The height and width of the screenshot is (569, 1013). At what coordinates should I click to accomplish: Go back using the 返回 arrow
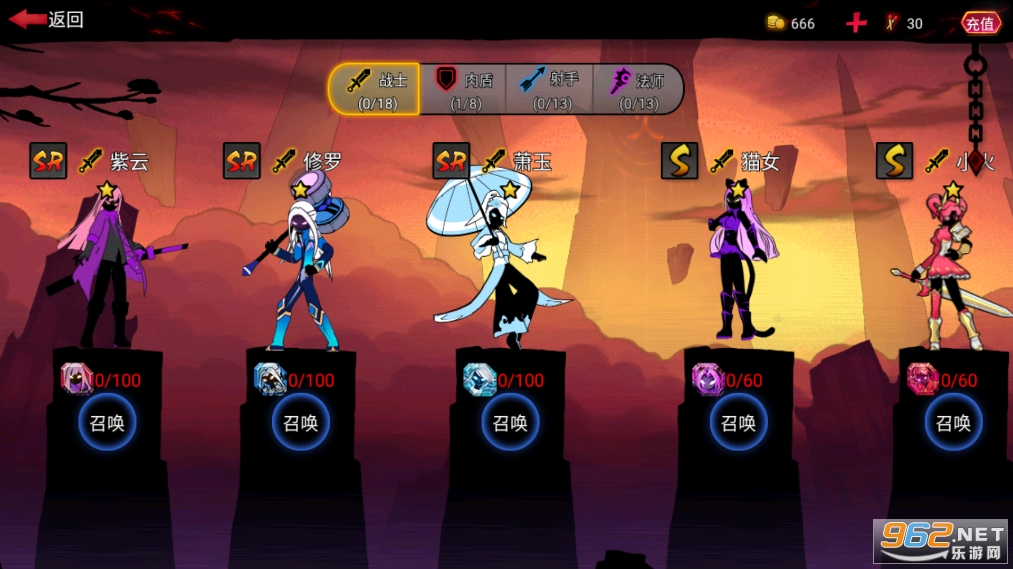[x=46, y=20]
